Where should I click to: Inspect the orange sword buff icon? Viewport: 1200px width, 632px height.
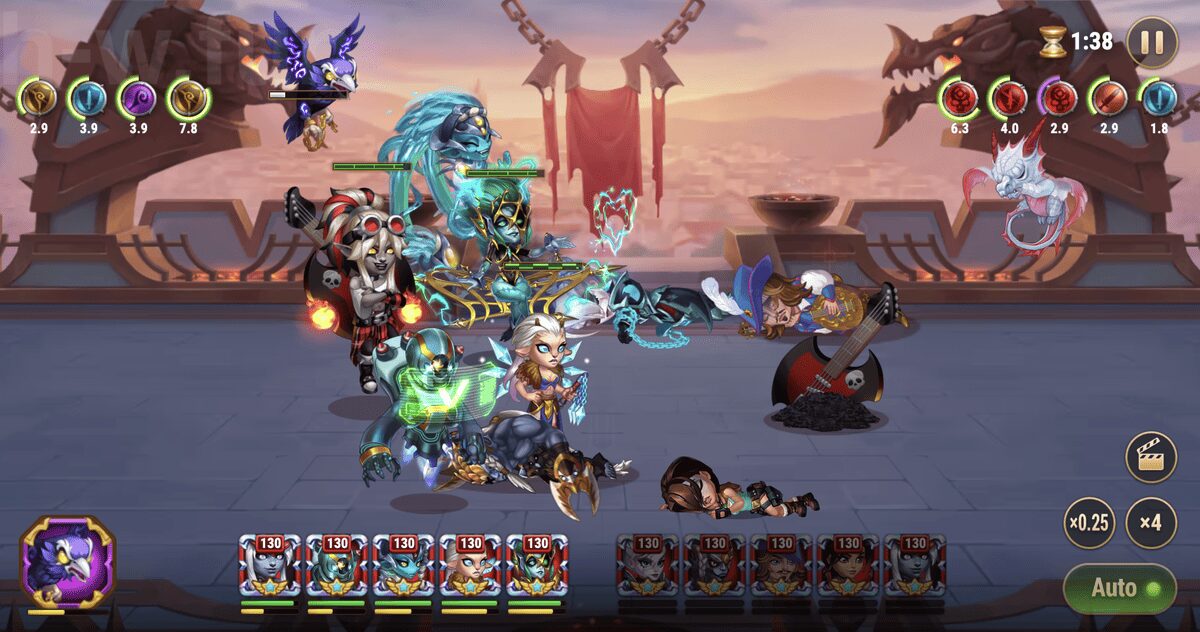click(1109, 98)
